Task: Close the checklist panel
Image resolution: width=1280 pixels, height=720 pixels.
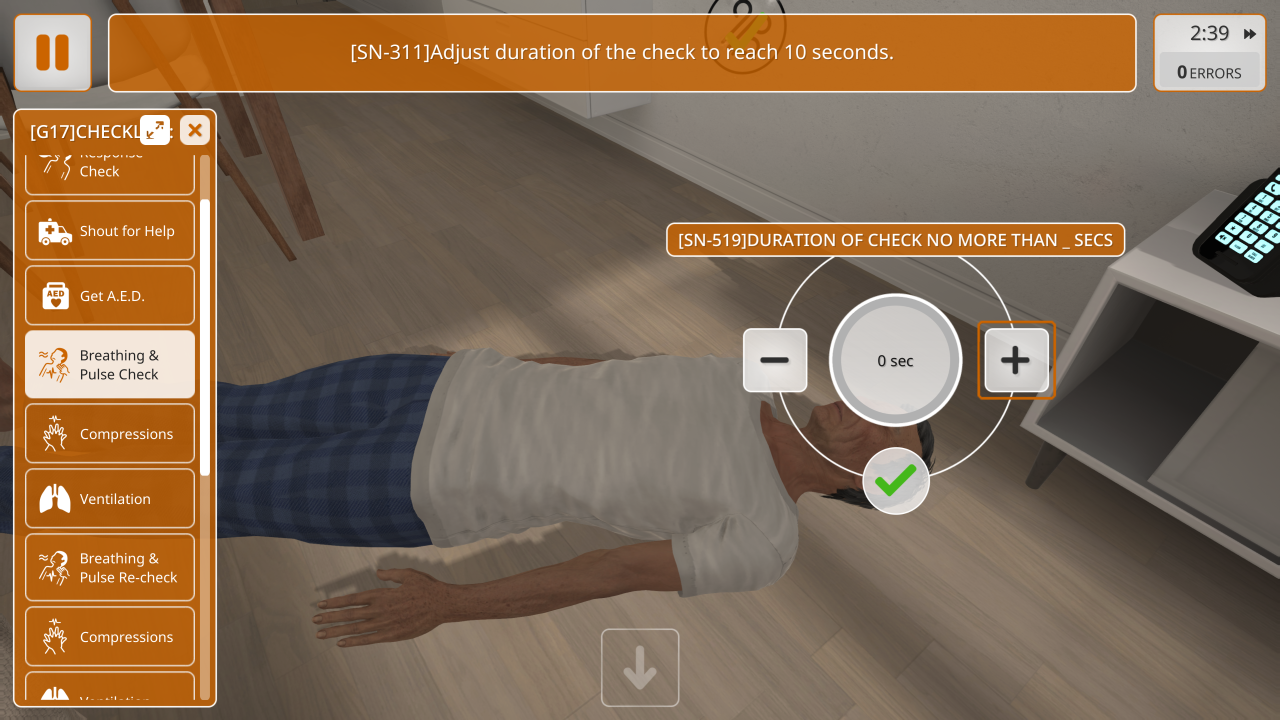Action: pos(195,130)
